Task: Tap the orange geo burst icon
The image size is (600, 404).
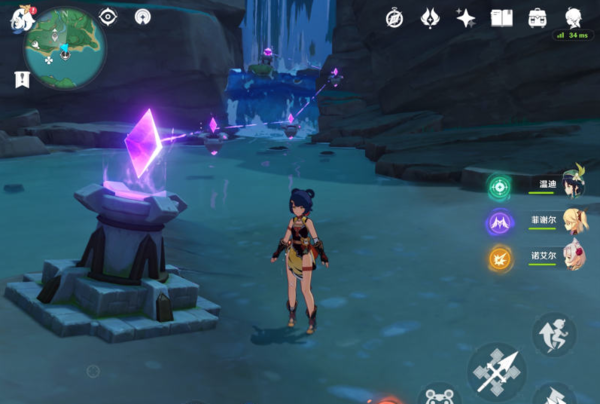Action: click(499, 258)
